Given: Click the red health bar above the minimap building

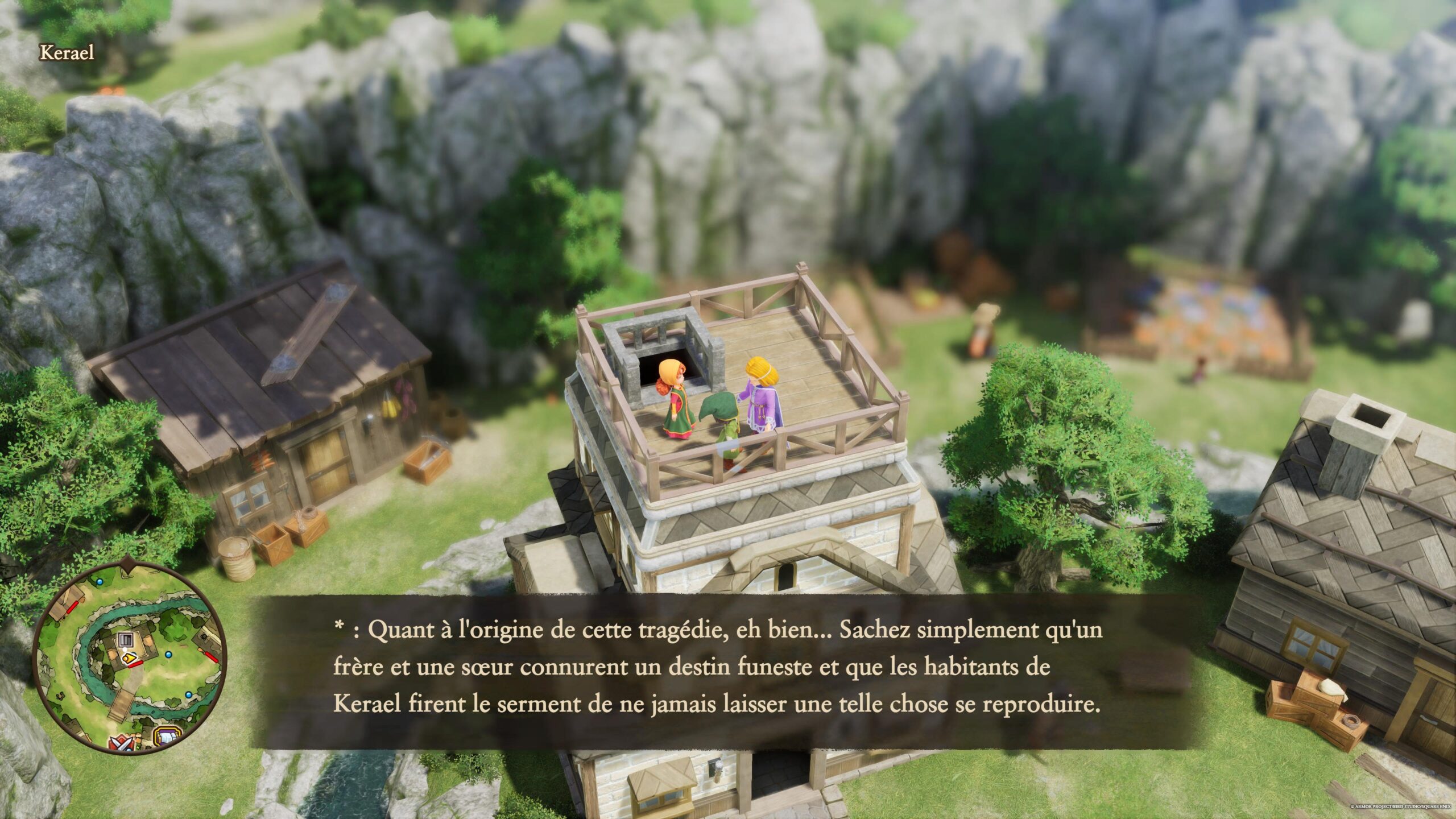Looking at the screenshot, I should point(135,664).
